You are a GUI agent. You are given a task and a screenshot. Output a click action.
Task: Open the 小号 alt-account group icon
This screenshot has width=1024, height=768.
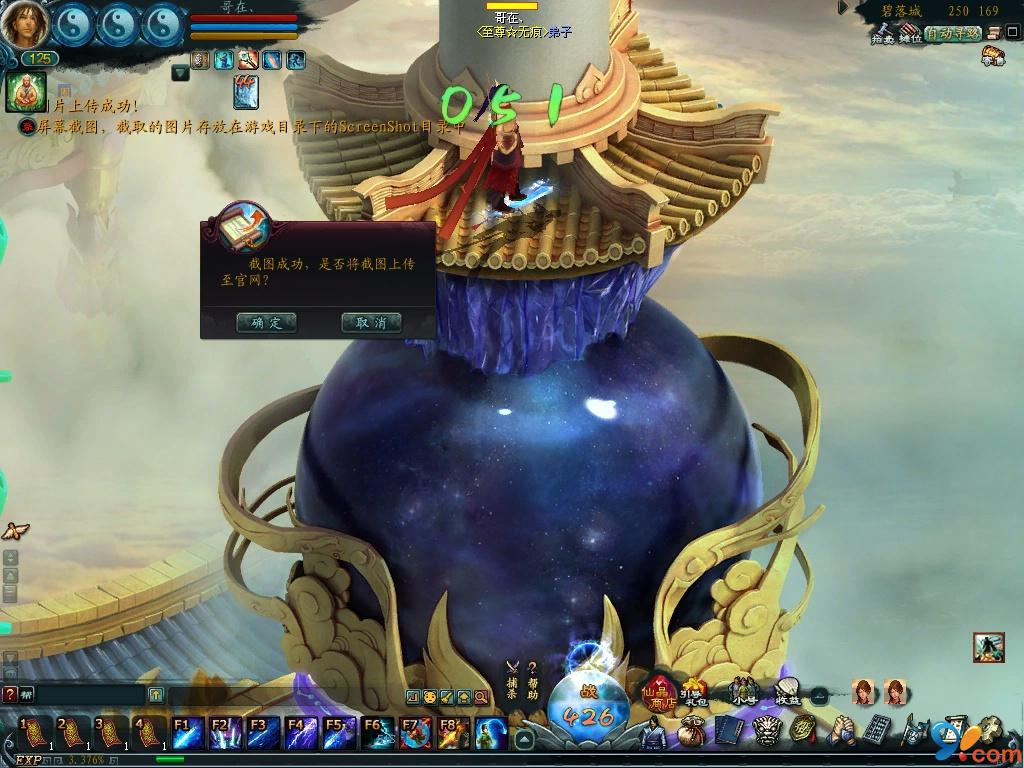coord(743,692)
